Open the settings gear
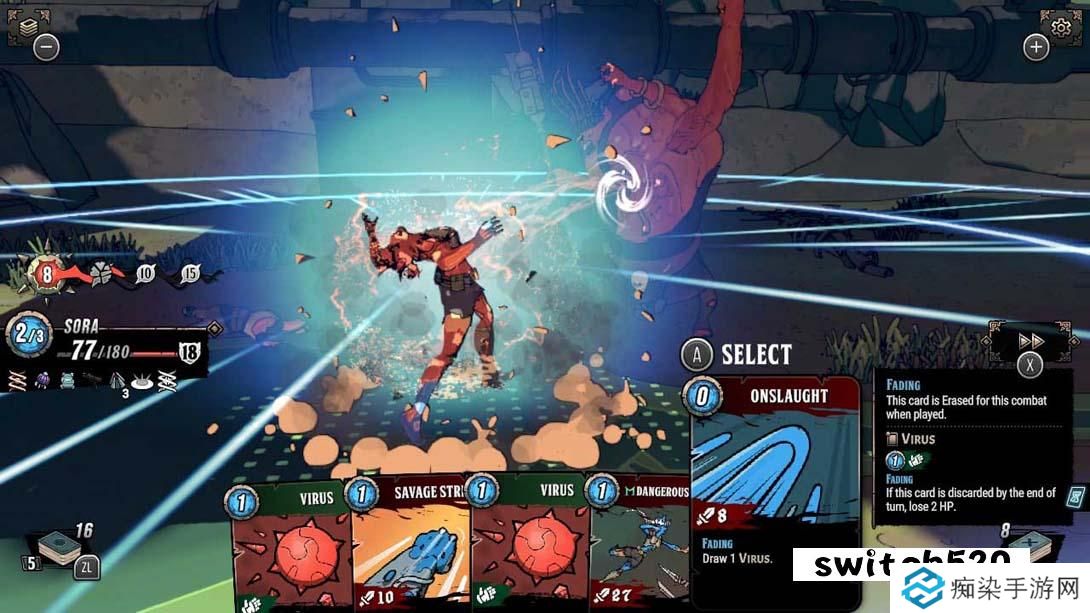 (1060, 24)
